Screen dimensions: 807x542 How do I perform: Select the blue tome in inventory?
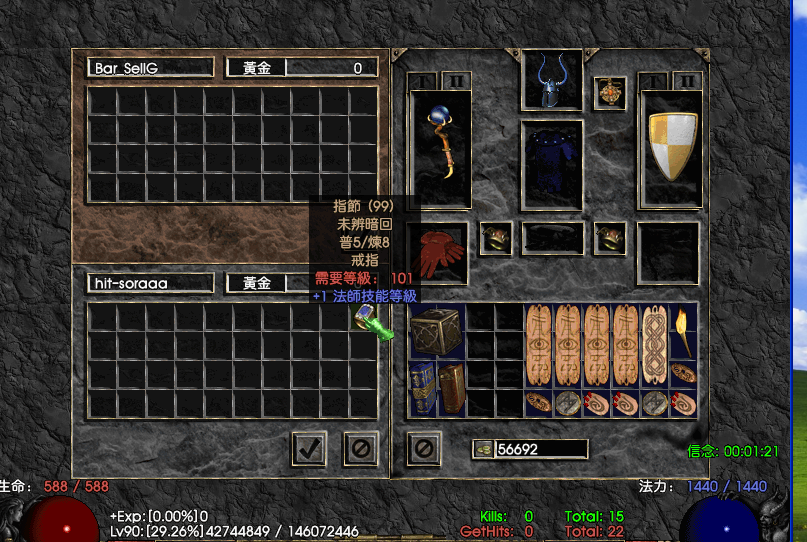[424, 389]
